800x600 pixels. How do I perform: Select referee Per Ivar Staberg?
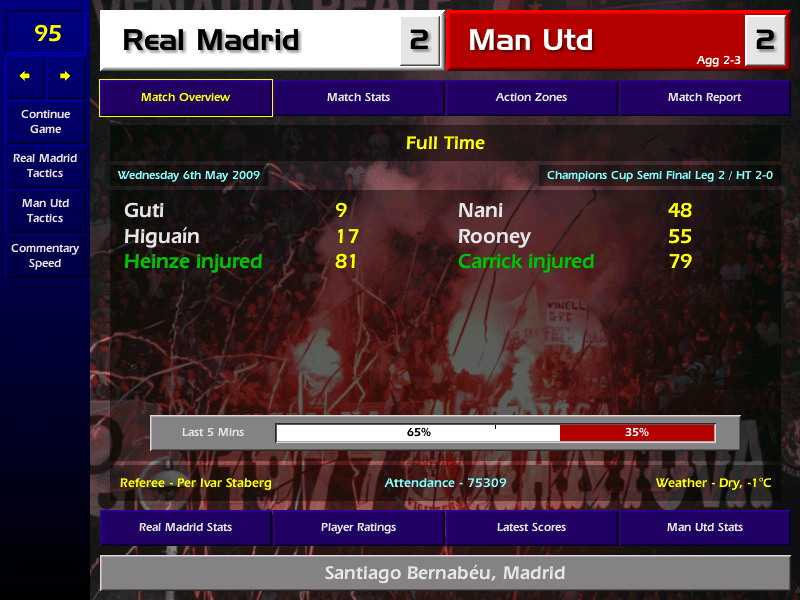[x=195, y=483]
